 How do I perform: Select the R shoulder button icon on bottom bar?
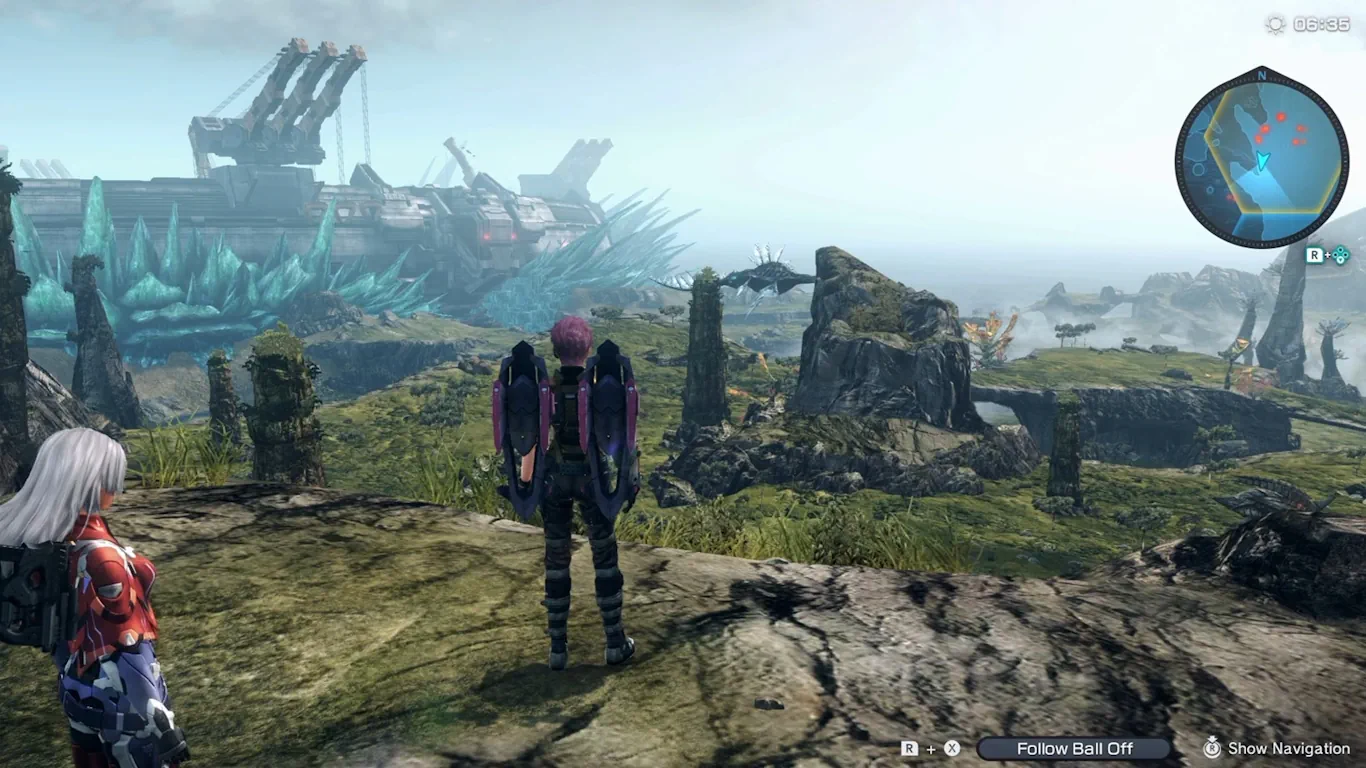coord(908,747)
